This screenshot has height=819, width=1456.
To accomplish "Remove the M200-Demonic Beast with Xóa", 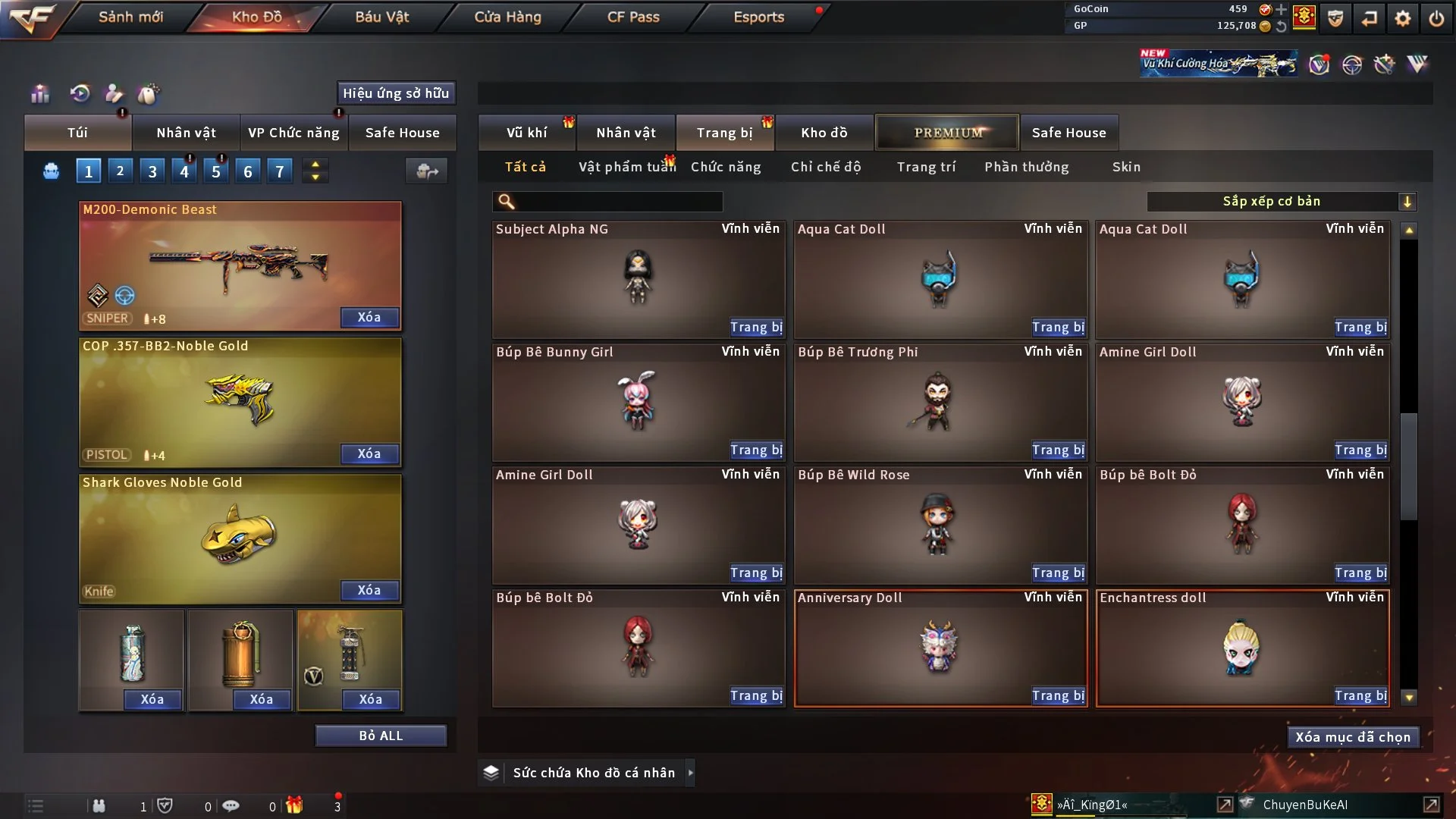I will click(369, 317).
